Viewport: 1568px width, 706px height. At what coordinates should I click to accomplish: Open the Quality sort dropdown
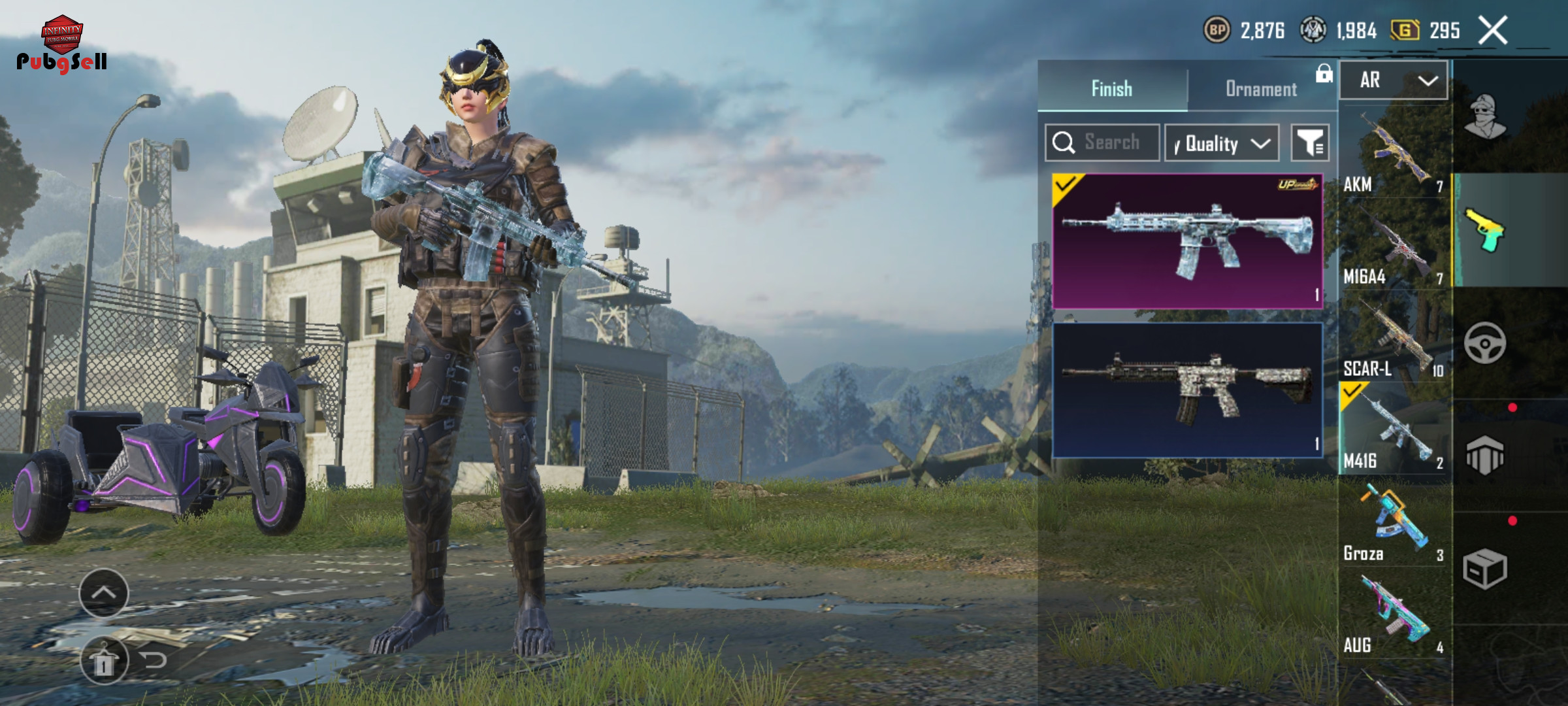pyautogui.click(x=1222, y=143)
